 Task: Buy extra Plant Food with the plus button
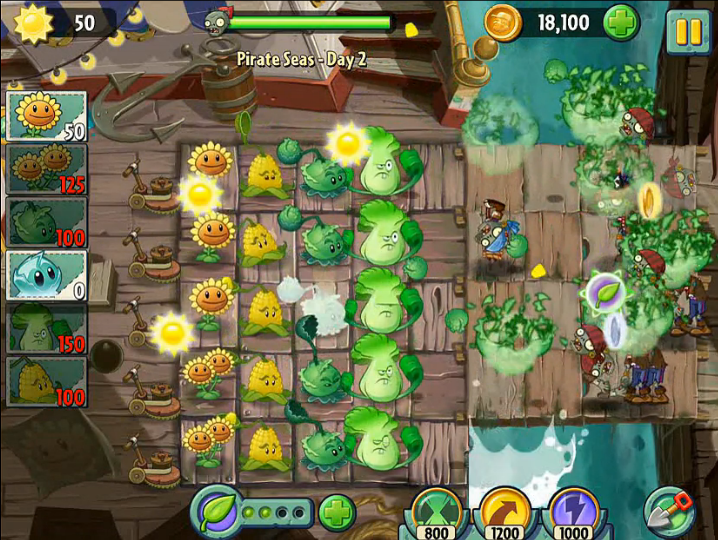337,513
